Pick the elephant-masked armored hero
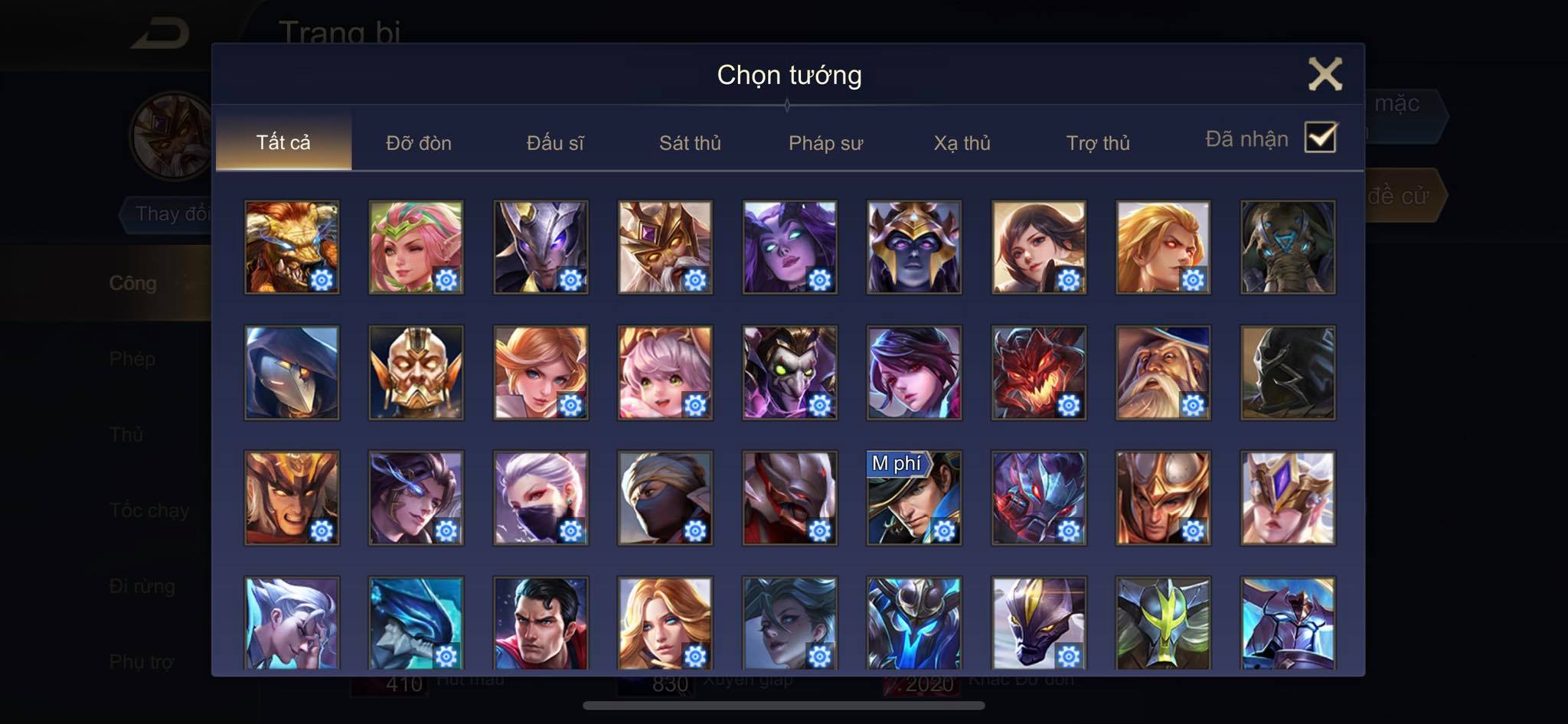 1288,247
